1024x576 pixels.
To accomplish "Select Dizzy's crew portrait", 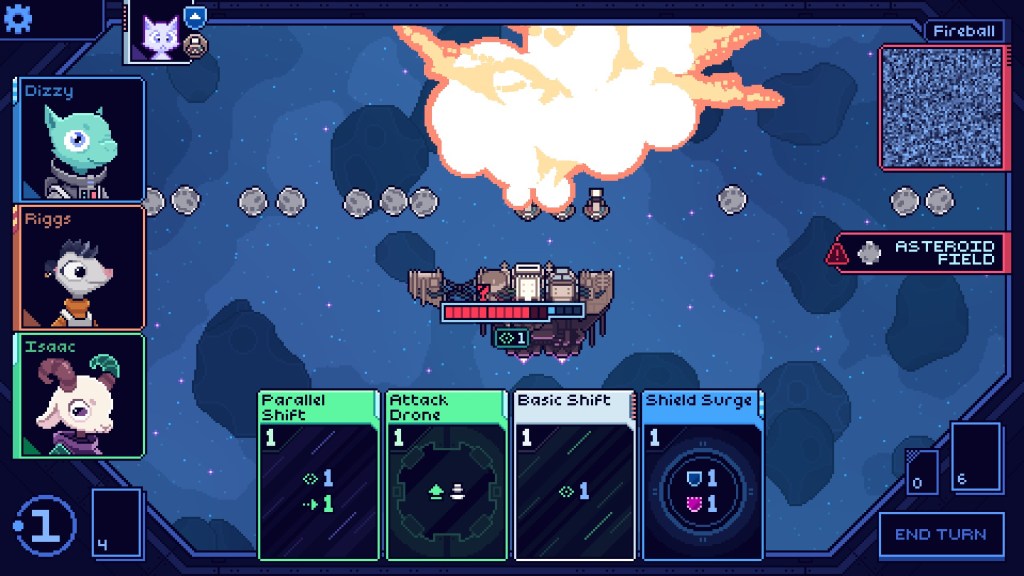I will [x=80, y=139].
